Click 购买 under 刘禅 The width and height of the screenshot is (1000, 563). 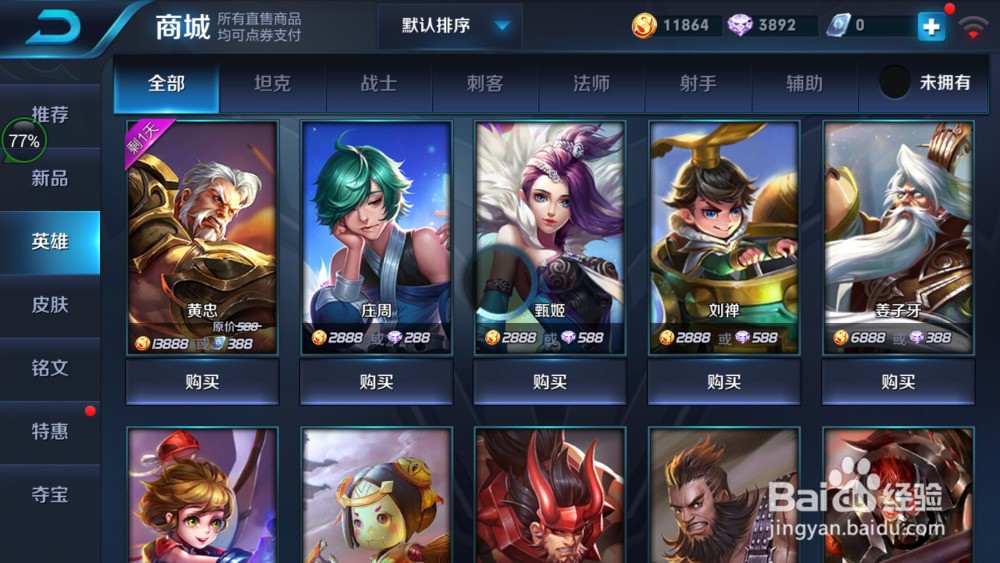724,382
